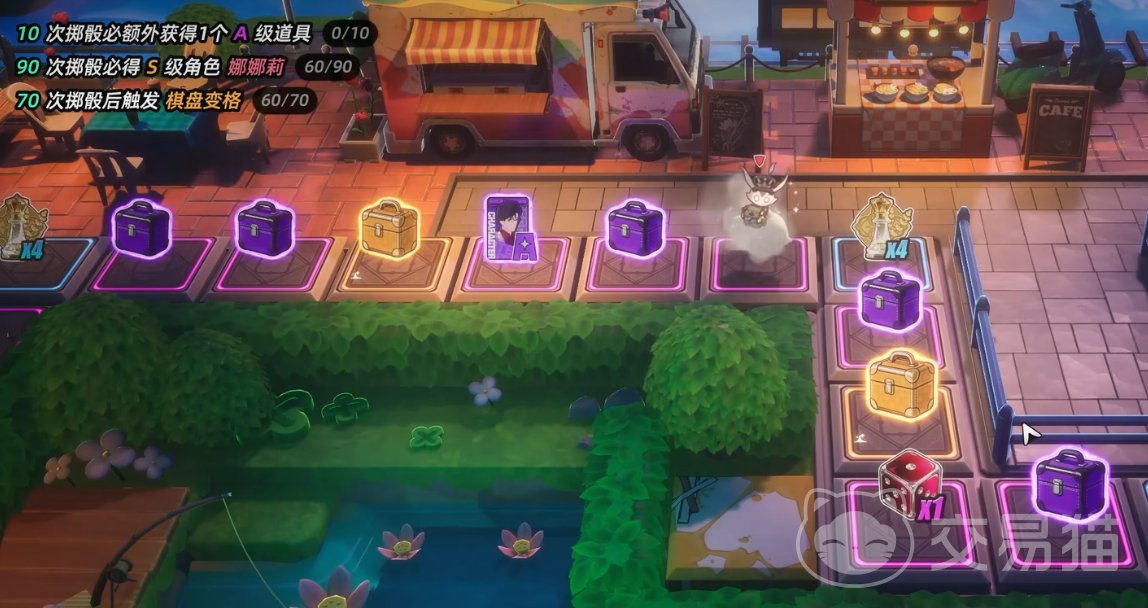
Task: Select the gold chest tile beside the character card
Action: click(x=389, y=230)
